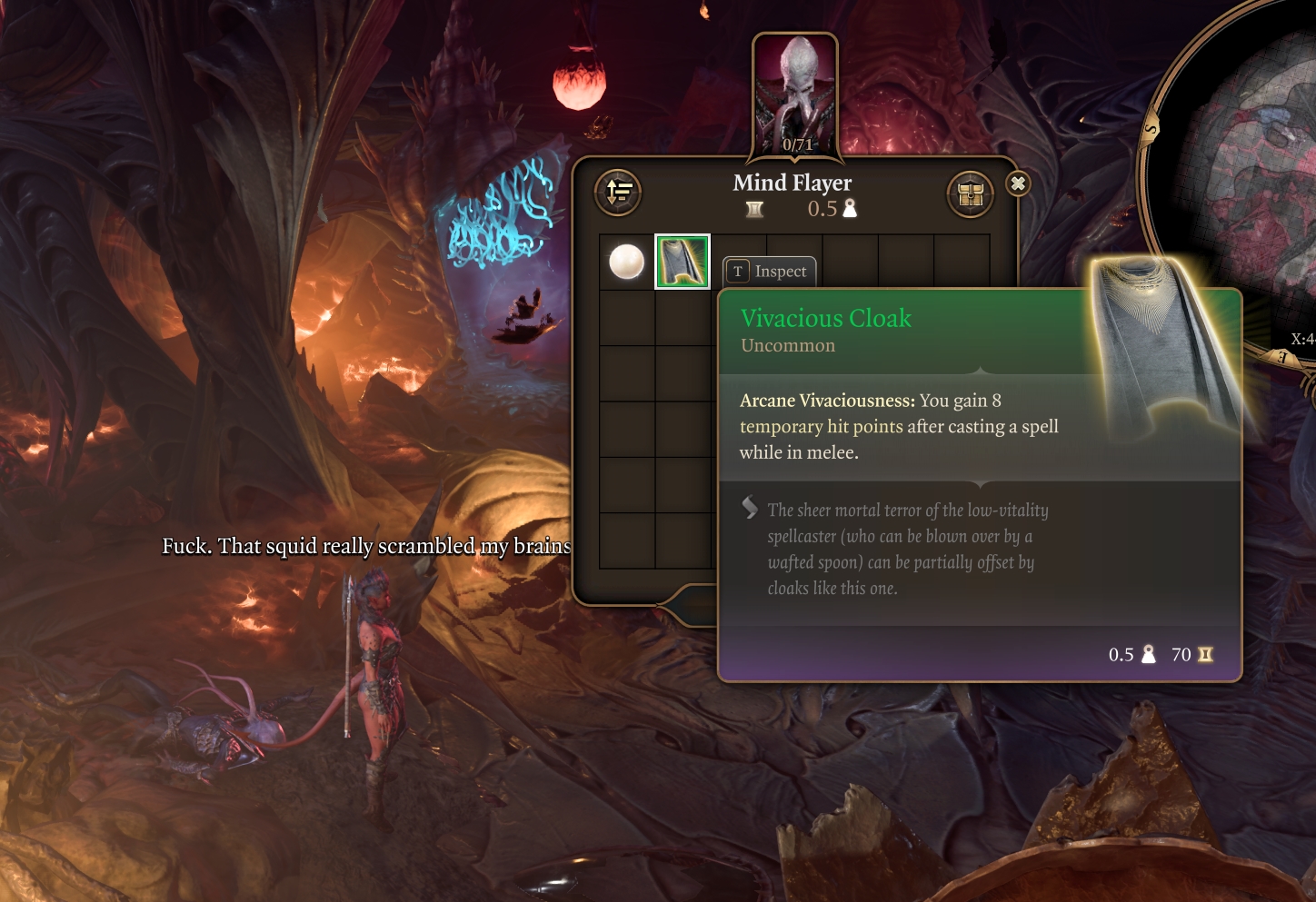This screenshot has width=1316, height=902.
Task: Close the Mind Flayer loot window
Action: click(x=1018, y=184)
